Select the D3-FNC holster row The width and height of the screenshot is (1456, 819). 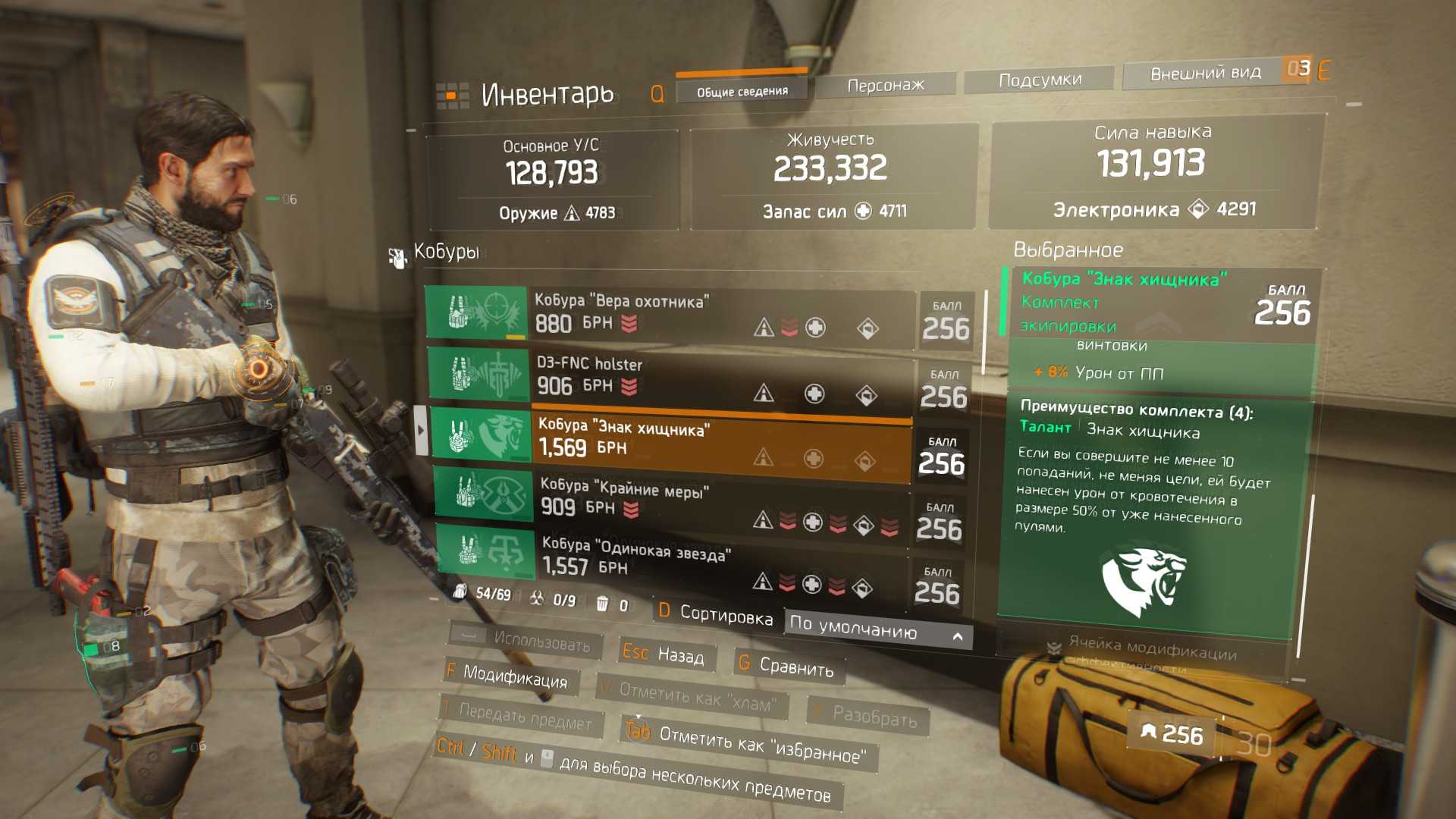click(670, 376)
